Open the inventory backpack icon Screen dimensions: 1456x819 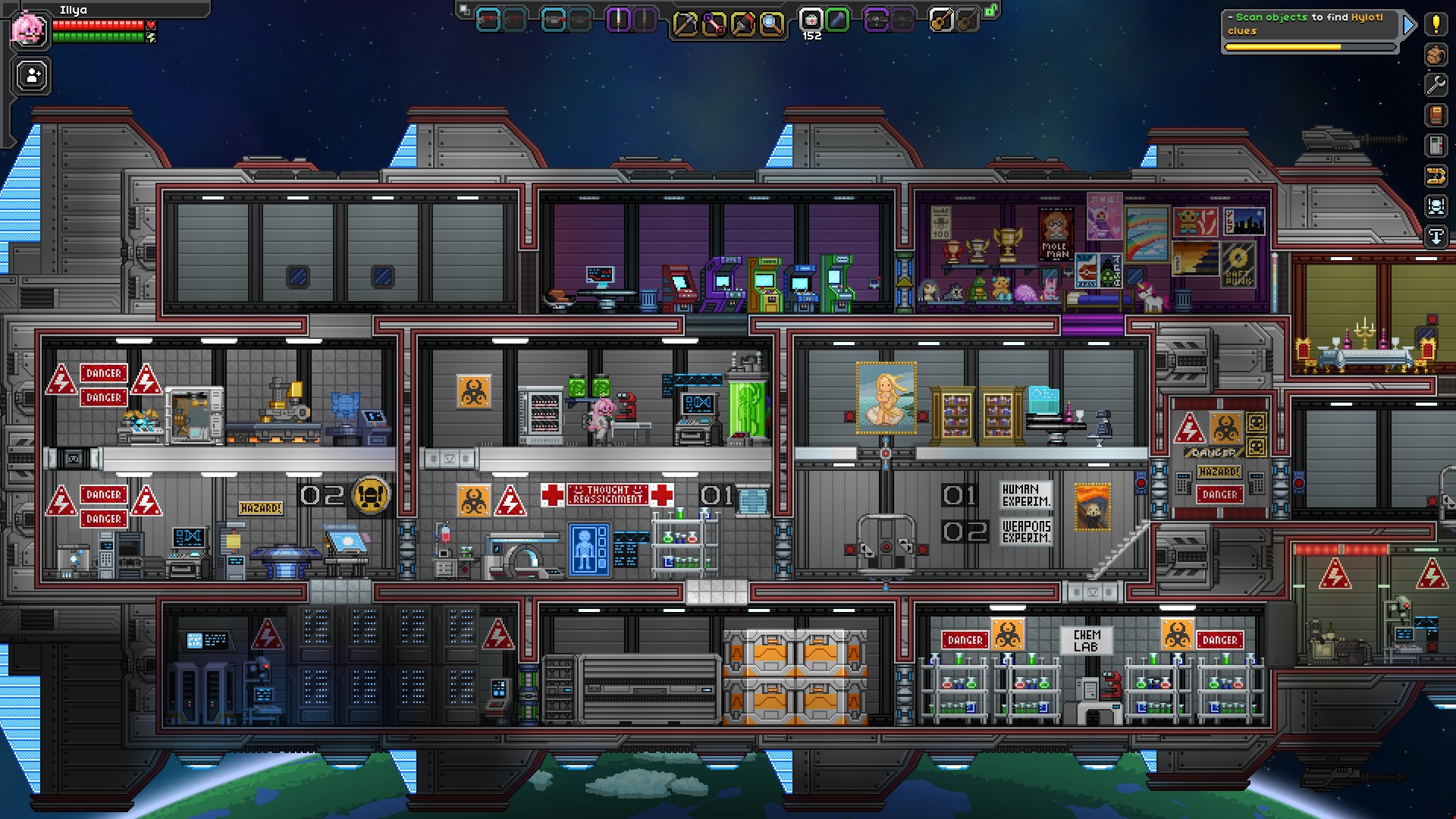1436,55
